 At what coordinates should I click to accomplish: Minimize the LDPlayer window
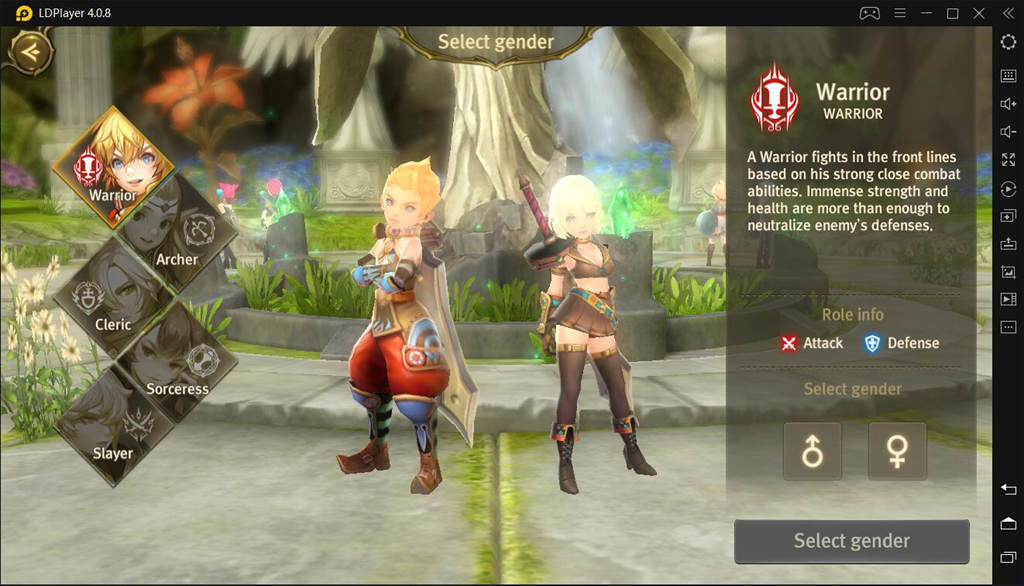tap(926, 13)
